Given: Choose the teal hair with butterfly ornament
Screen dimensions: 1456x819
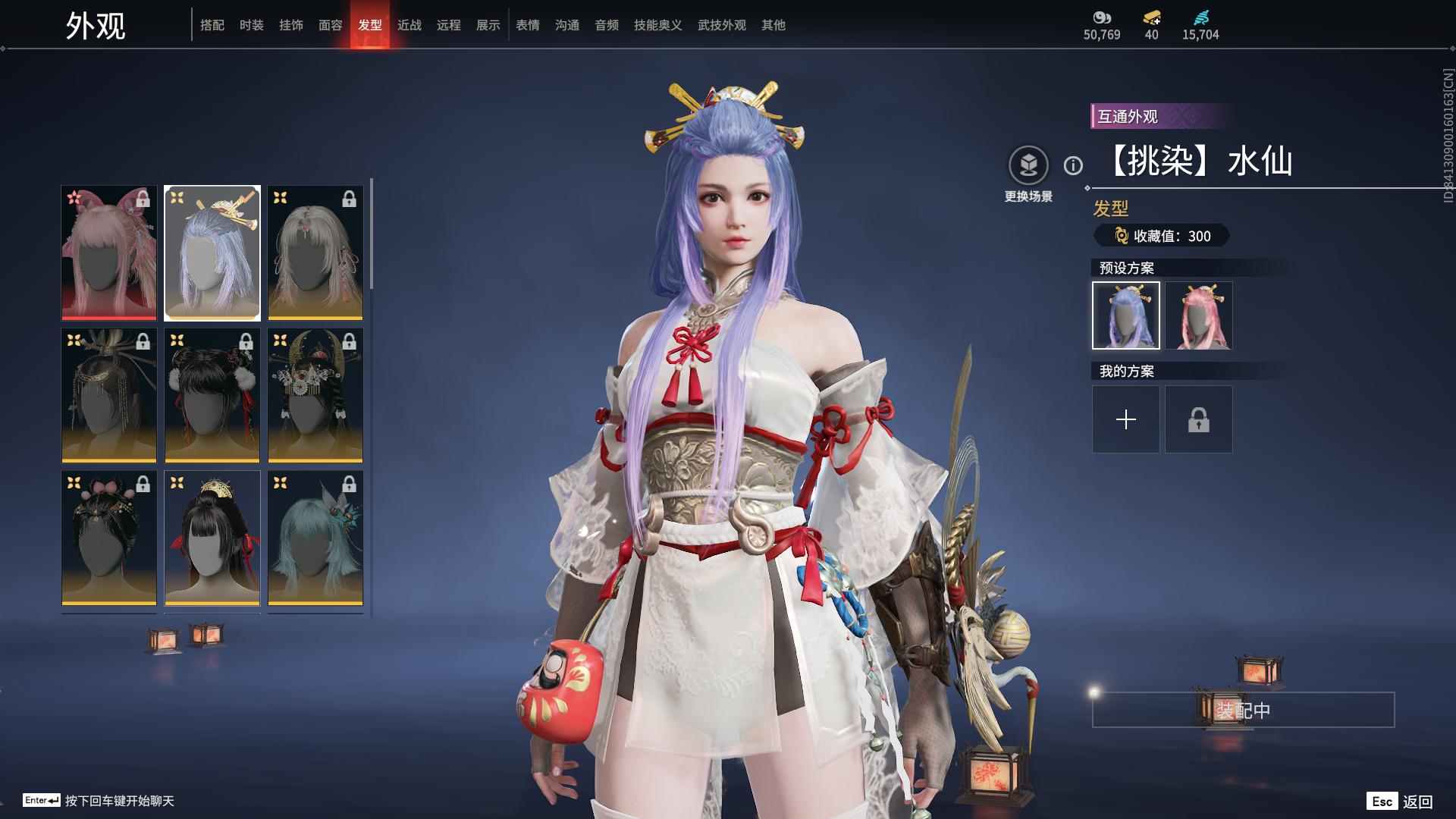Looking at the screenshot, I should pos(315,538).
